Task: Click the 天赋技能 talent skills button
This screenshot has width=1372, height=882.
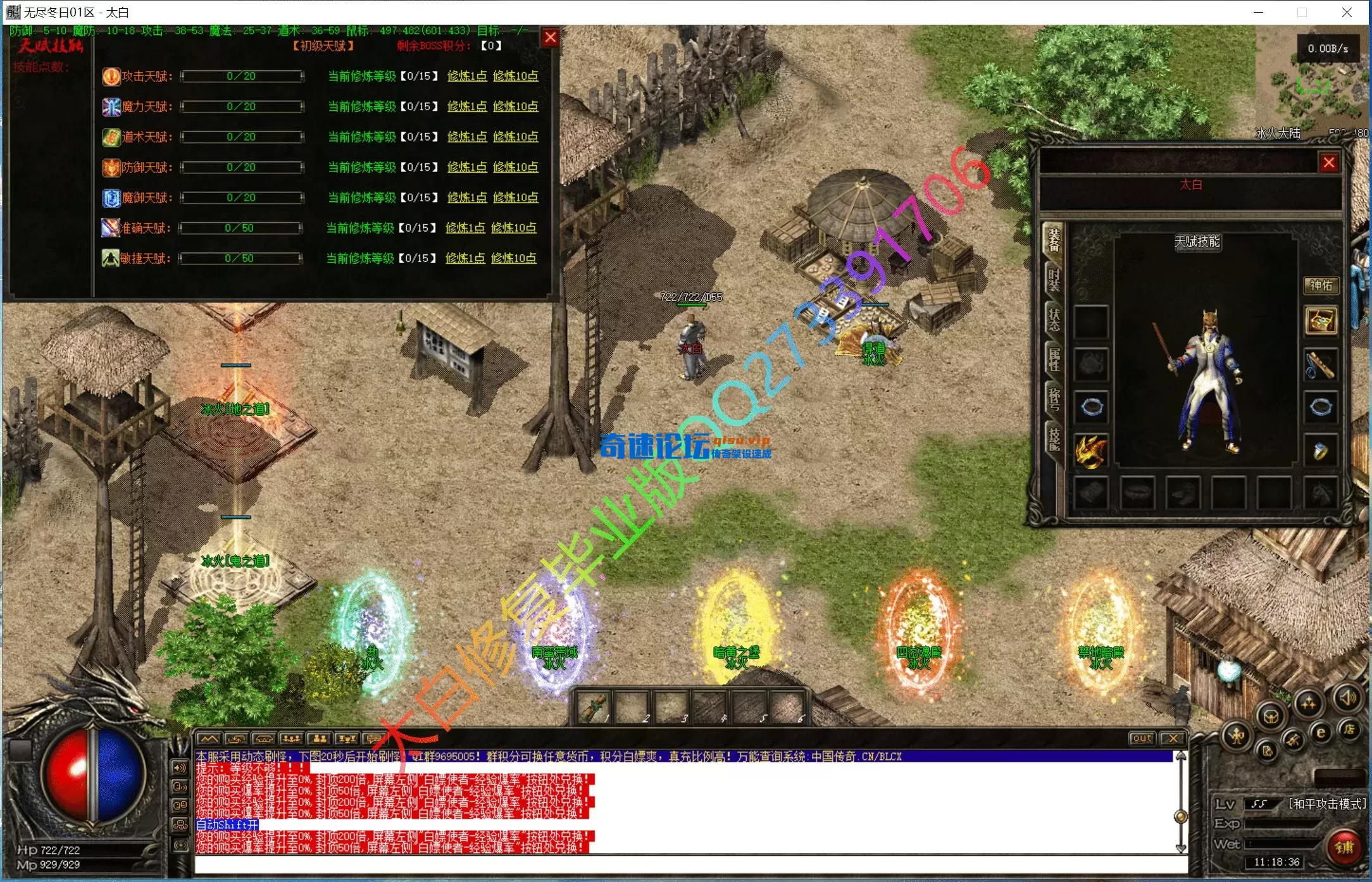Action: 1197,242
